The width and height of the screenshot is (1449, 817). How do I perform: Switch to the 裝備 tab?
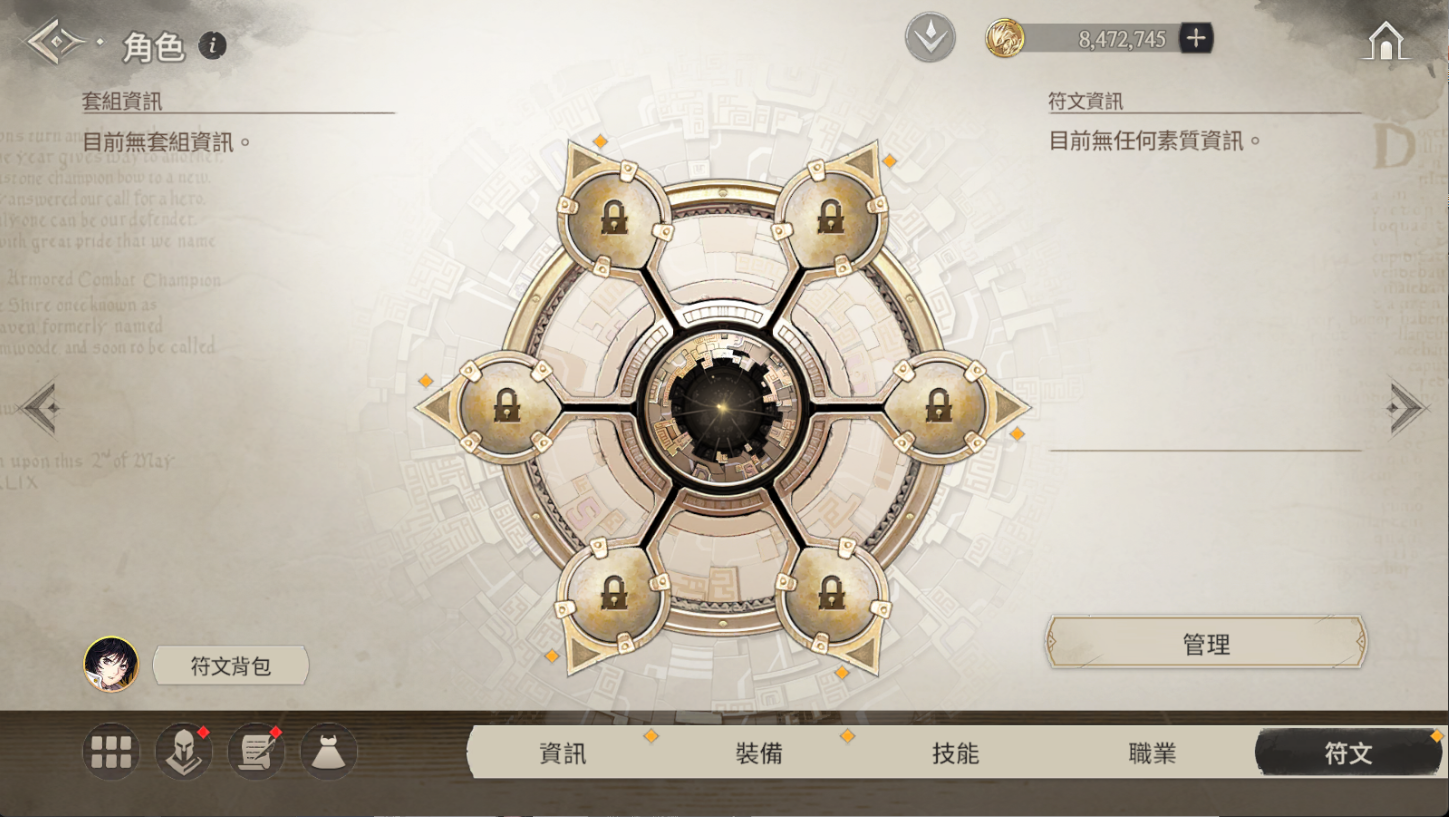759,754
